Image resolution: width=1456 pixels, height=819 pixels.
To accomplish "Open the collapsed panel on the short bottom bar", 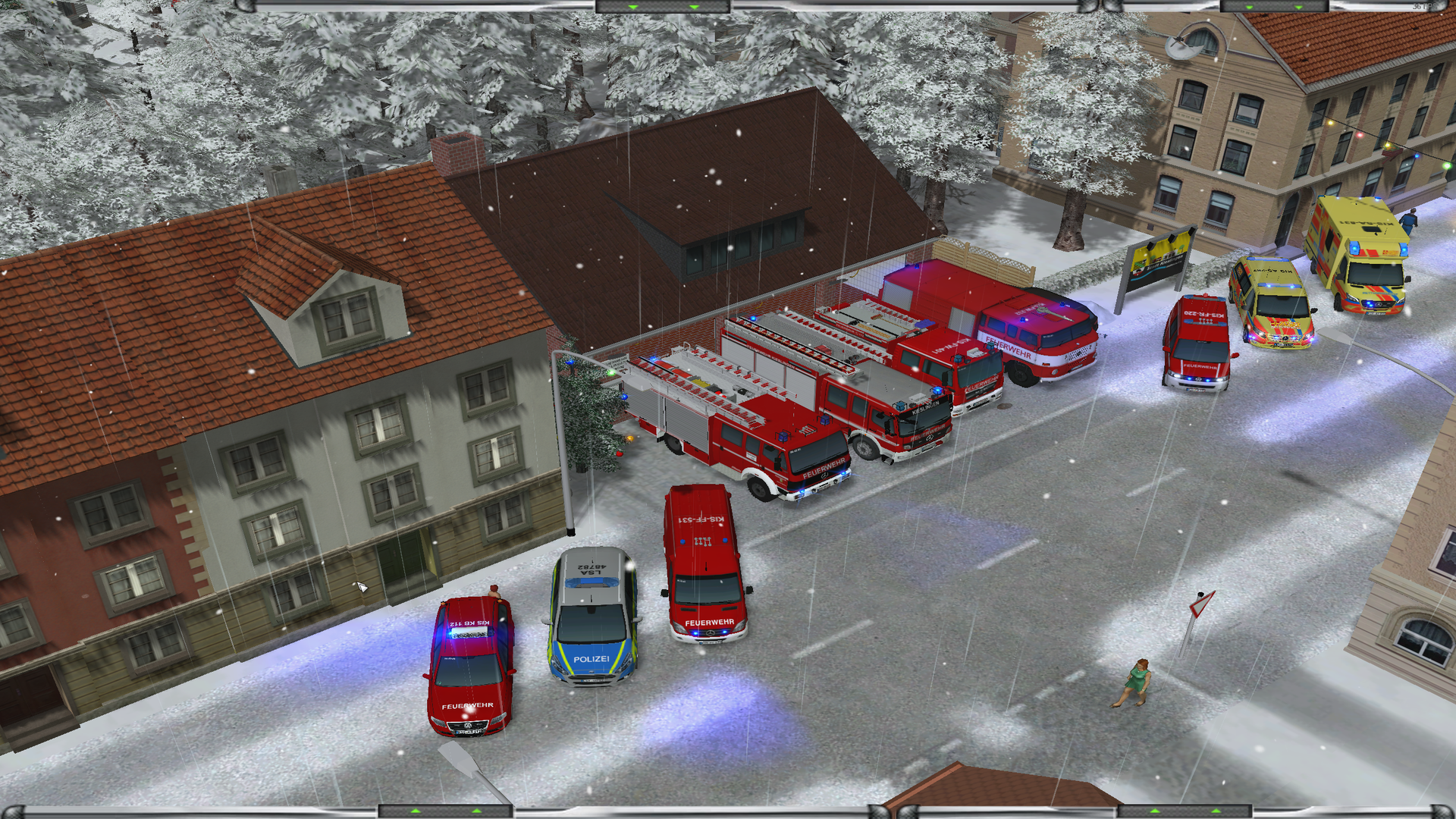I will coord(1185,811).
